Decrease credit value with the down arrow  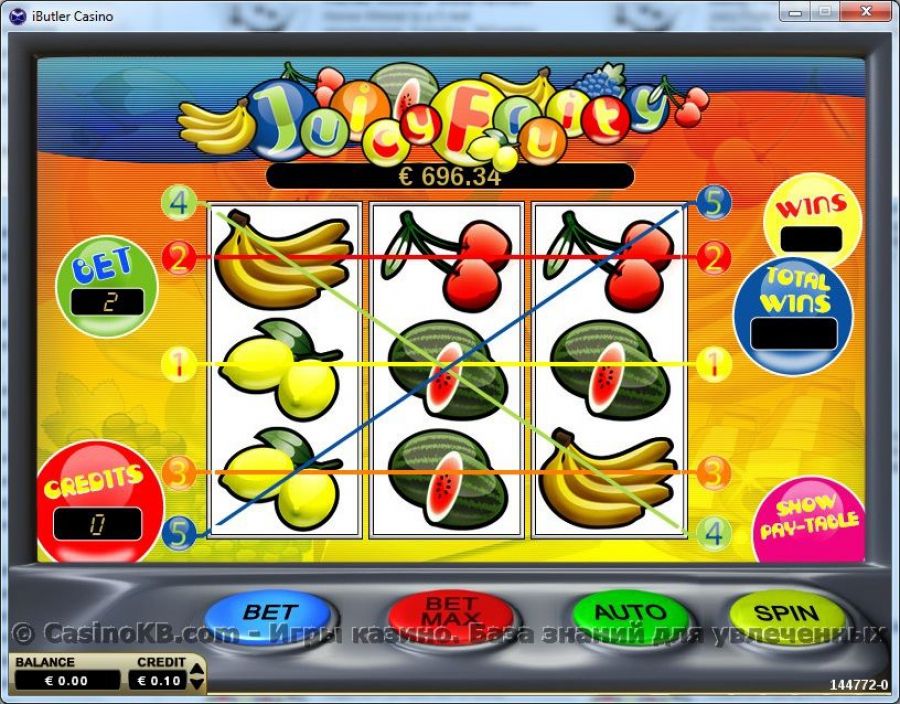tap(197, 686)
